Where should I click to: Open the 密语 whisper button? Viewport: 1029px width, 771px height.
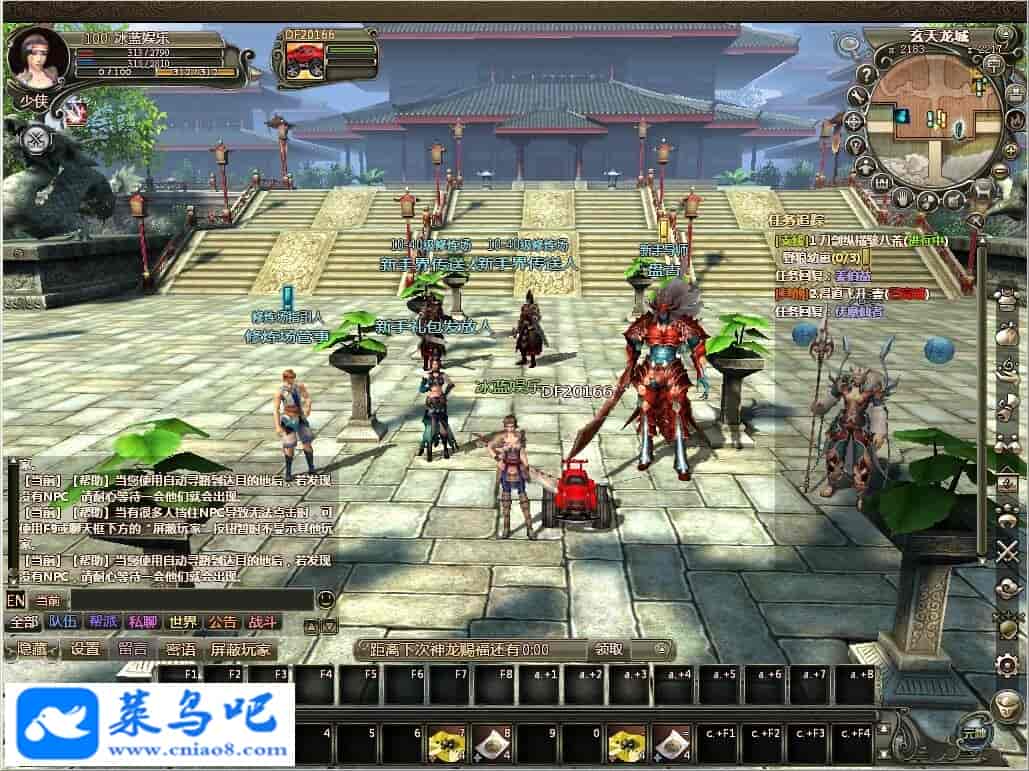pos(181,649)
